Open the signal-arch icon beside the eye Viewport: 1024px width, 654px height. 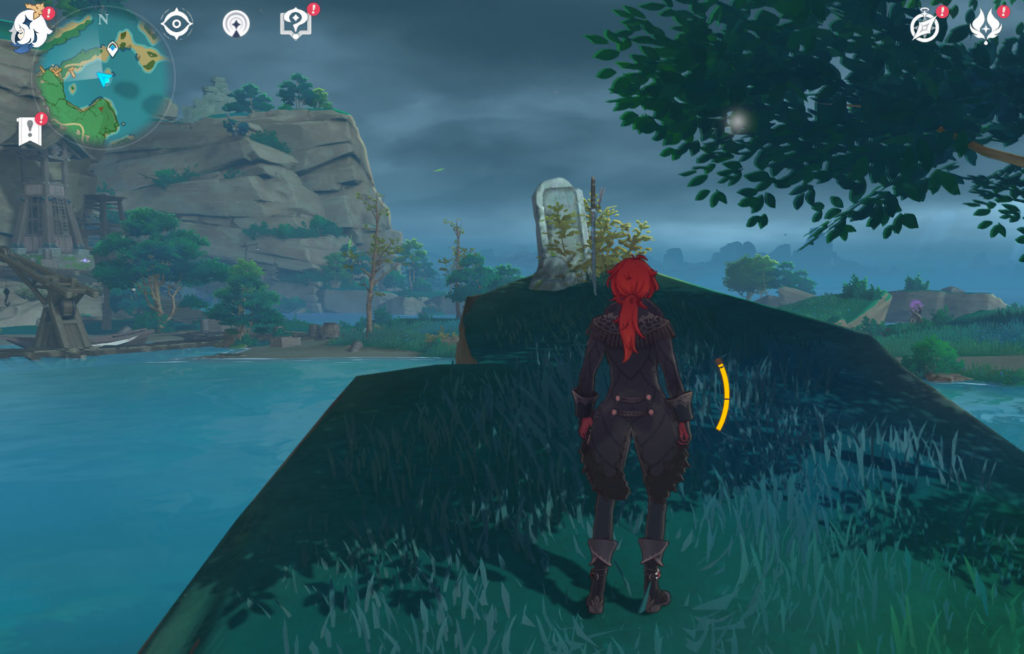coord(236,24)
